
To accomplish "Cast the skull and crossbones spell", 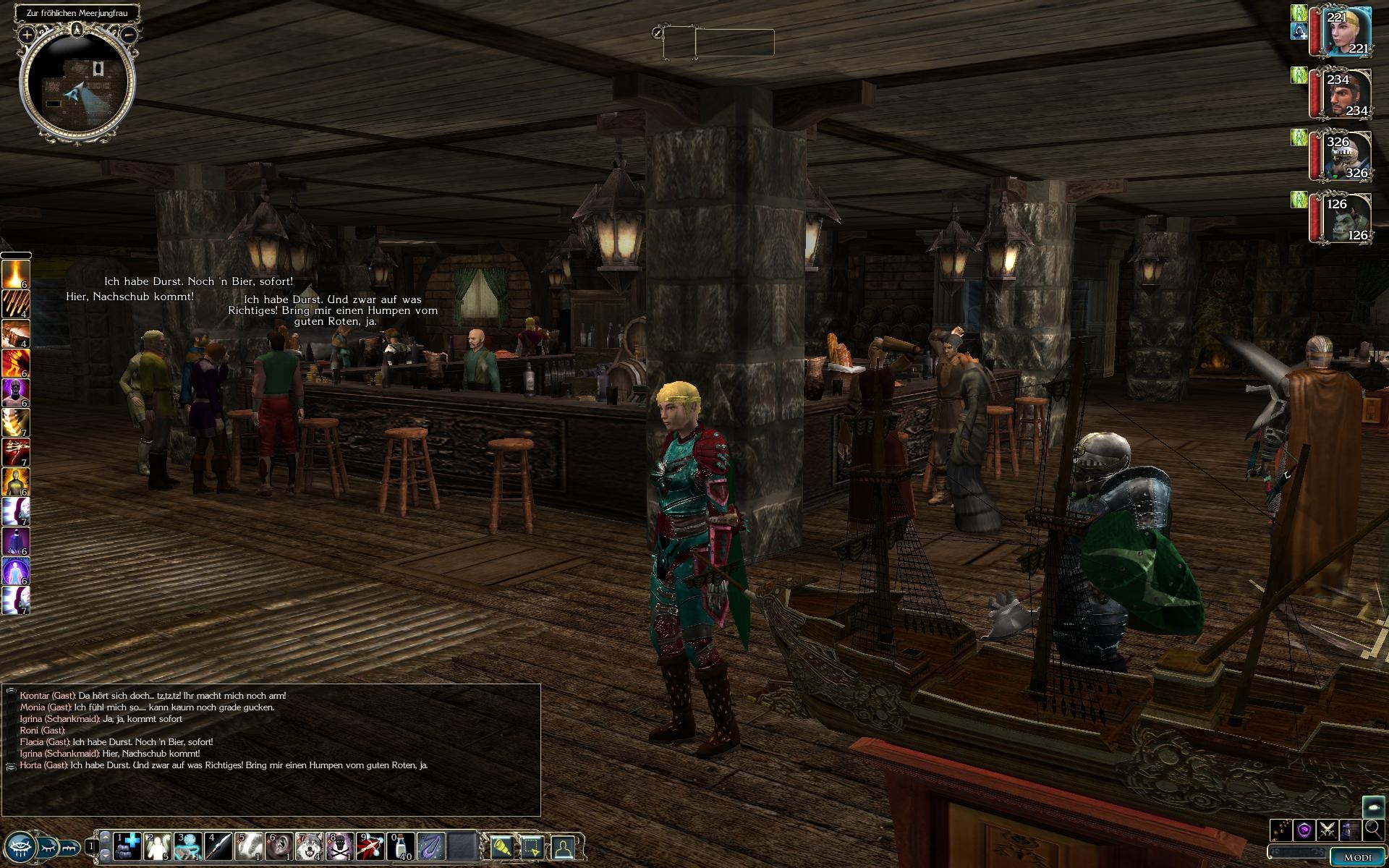I will [x=340, y=846].
